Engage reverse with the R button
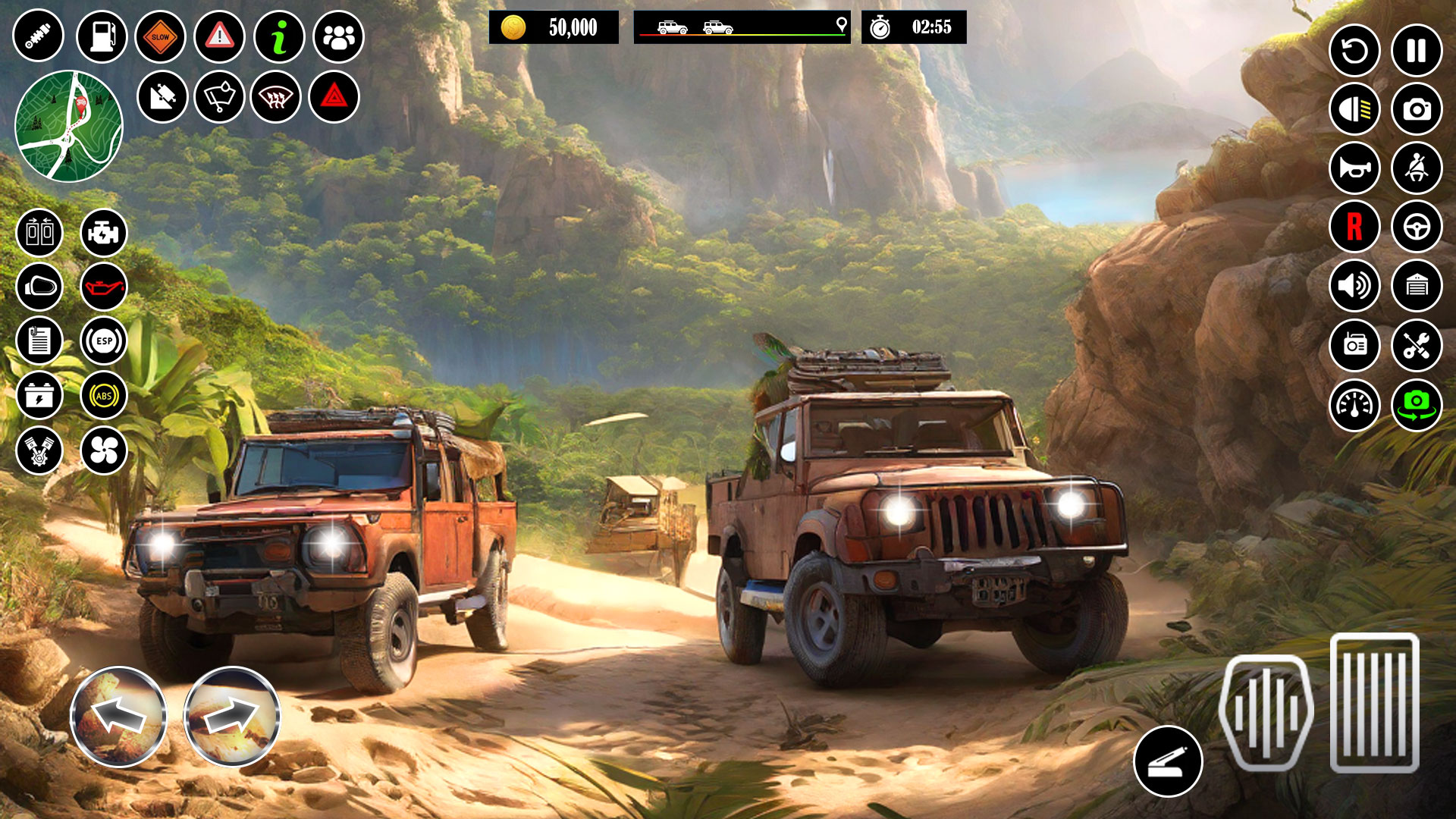The height and width of the screenshot is (819, 1456). pyautogui.click(x=1354, y=227)
